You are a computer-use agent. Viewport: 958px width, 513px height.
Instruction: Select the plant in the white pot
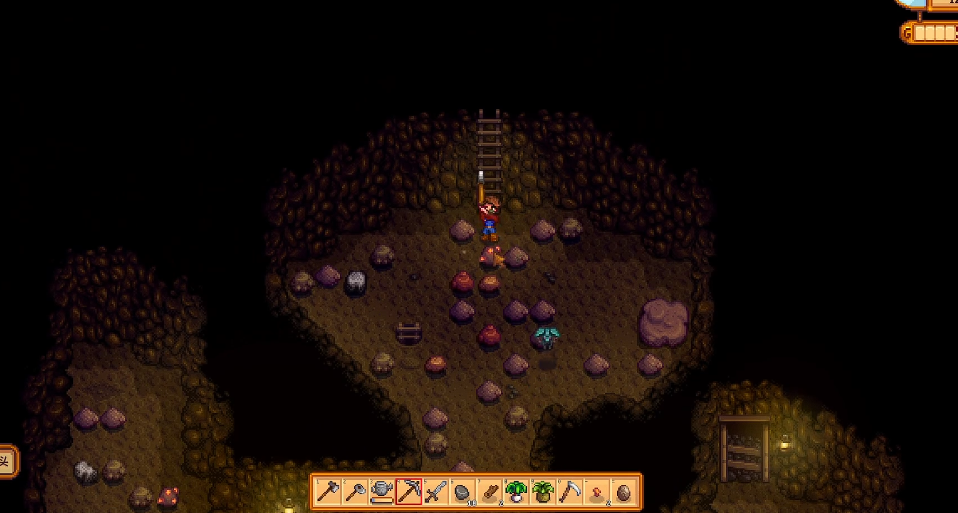[516, 491]
